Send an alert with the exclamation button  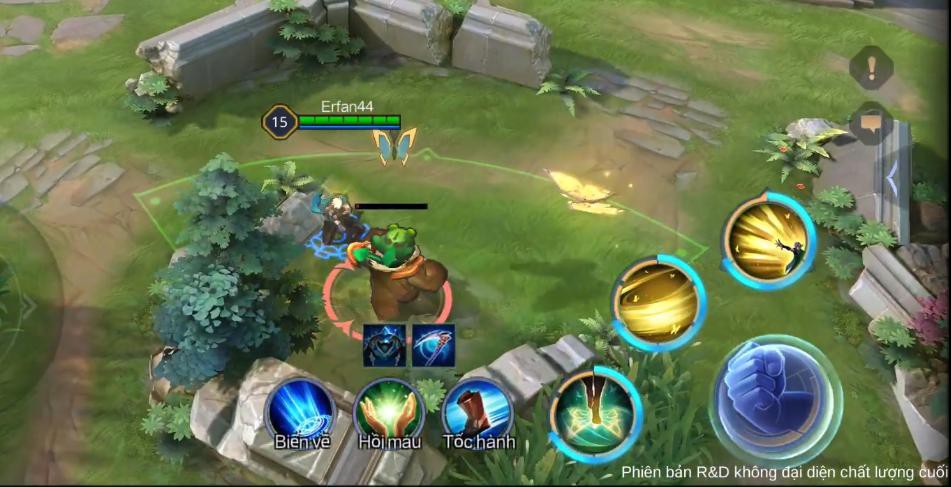pos(870,68)
